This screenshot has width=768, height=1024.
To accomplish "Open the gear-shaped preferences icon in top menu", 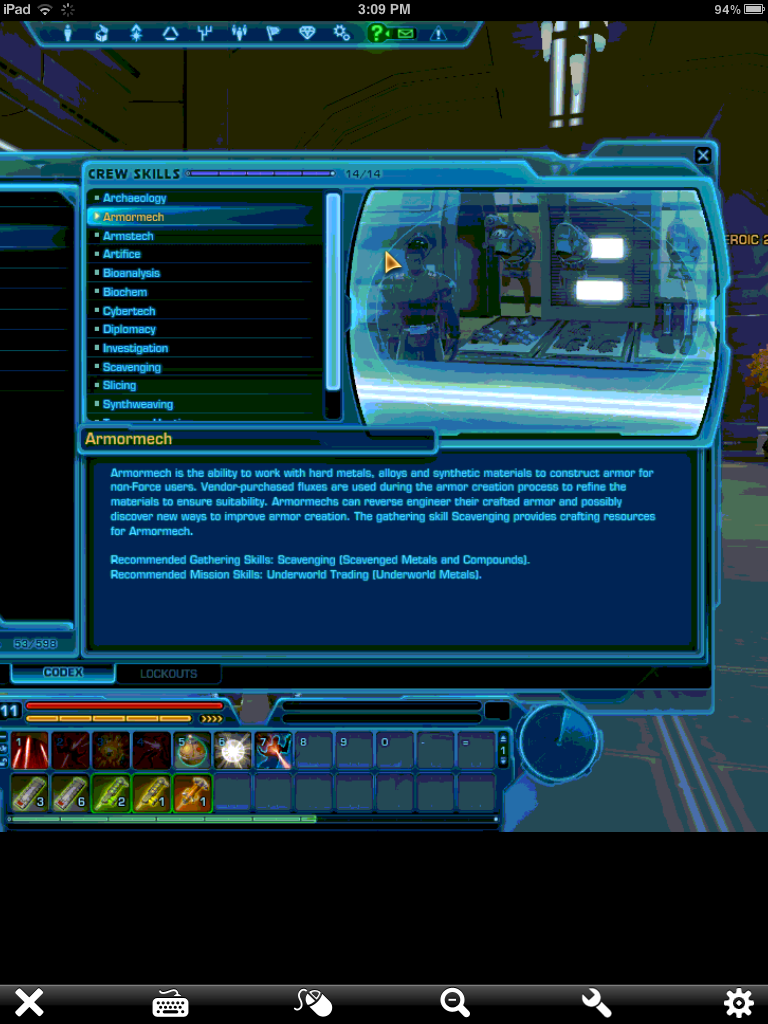I will click(x=342, y=33).
